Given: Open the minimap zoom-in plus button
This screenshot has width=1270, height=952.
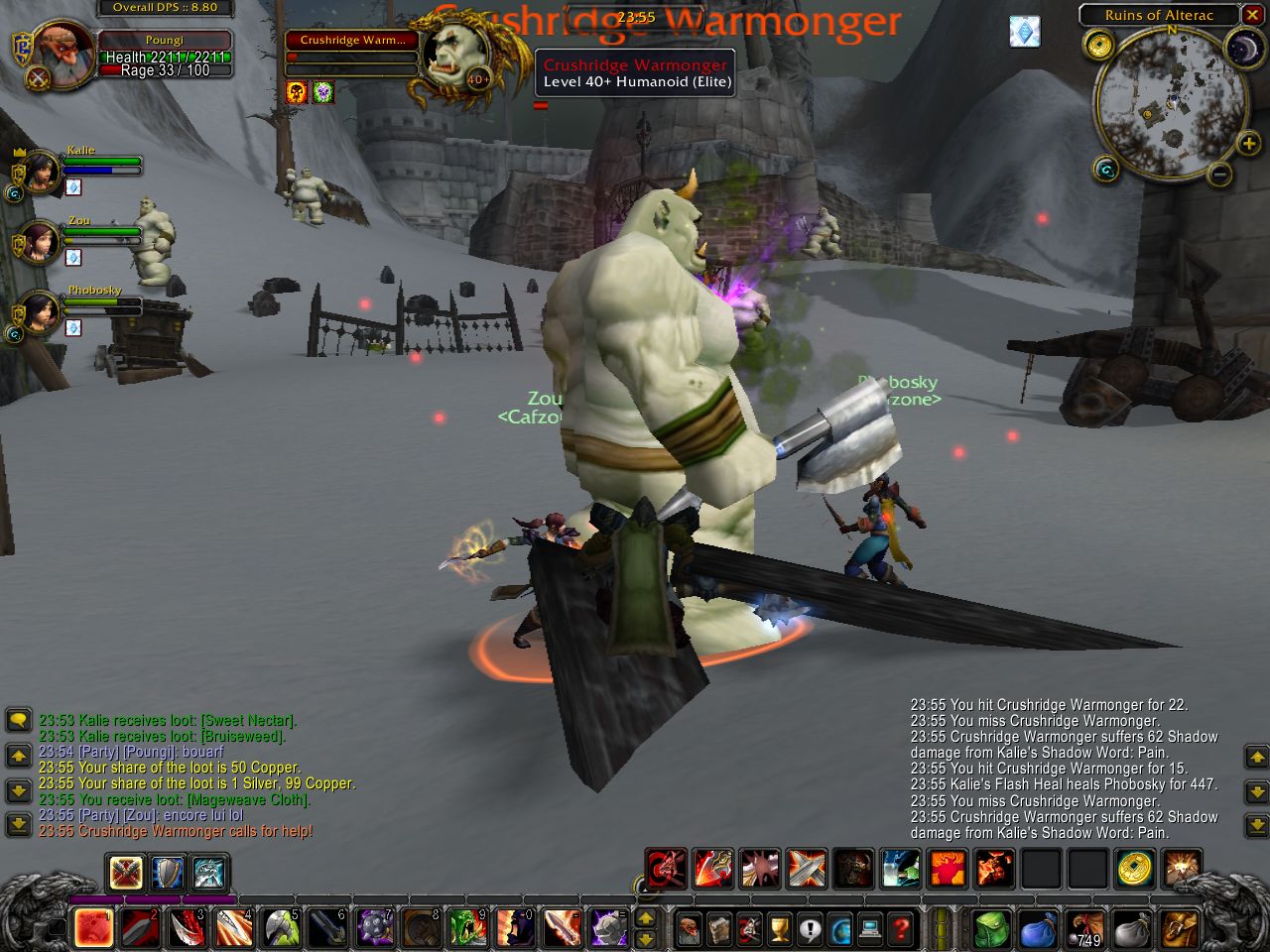Looking at the screenshot, I should coord(1248,145).
